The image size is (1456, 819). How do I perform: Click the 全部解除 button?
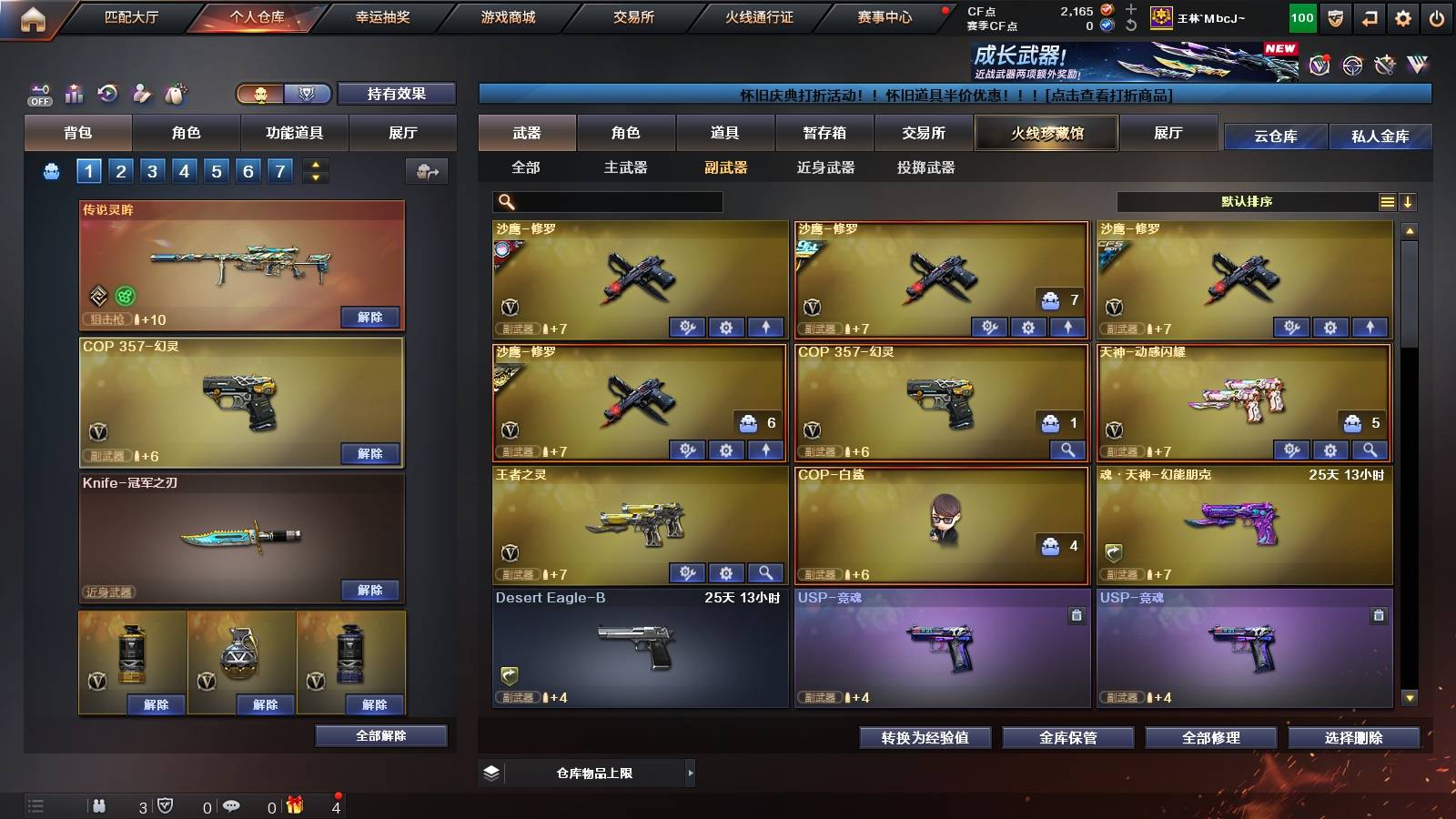(381, 735)
